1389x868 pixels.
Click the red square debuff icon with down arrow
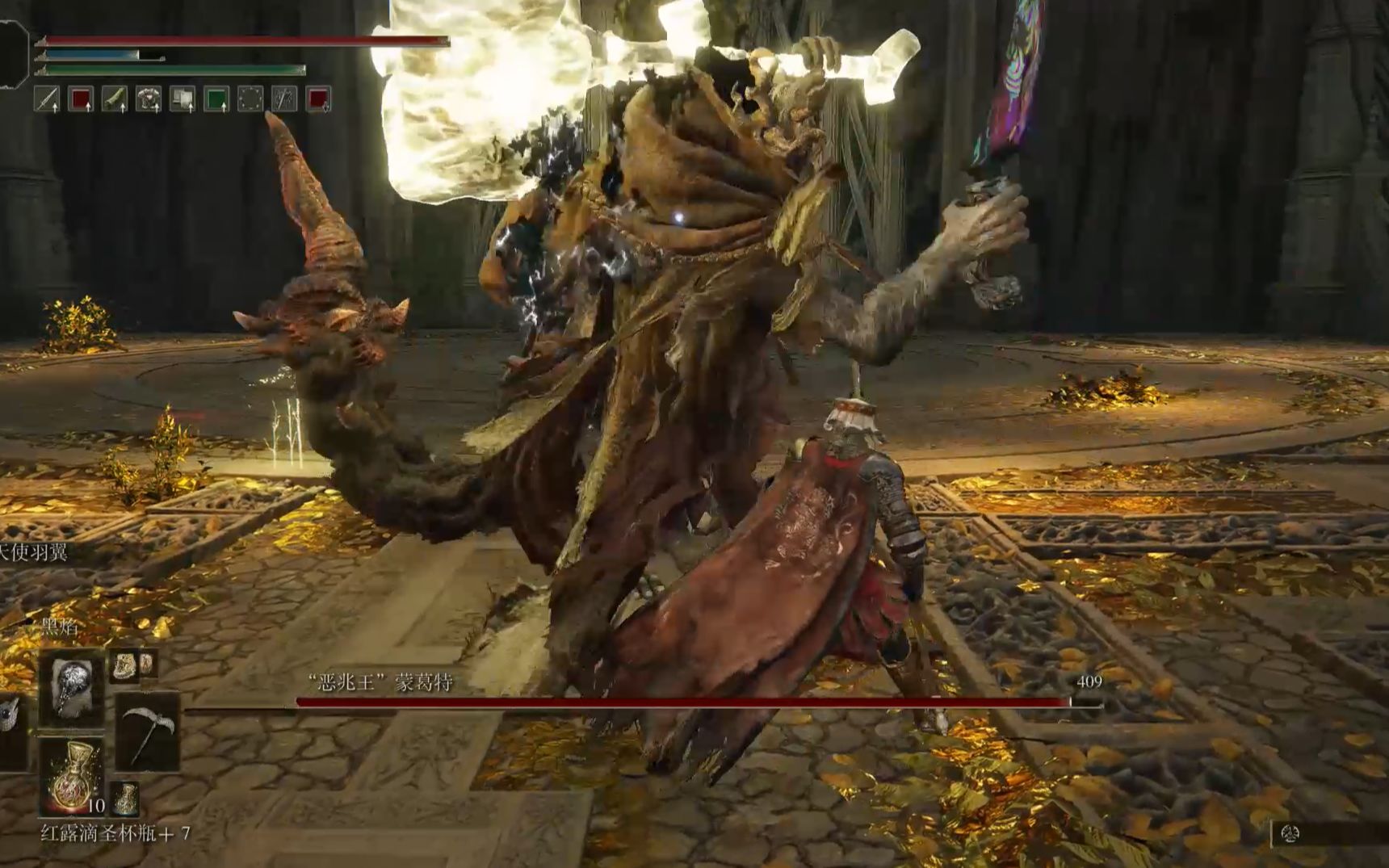318,99
